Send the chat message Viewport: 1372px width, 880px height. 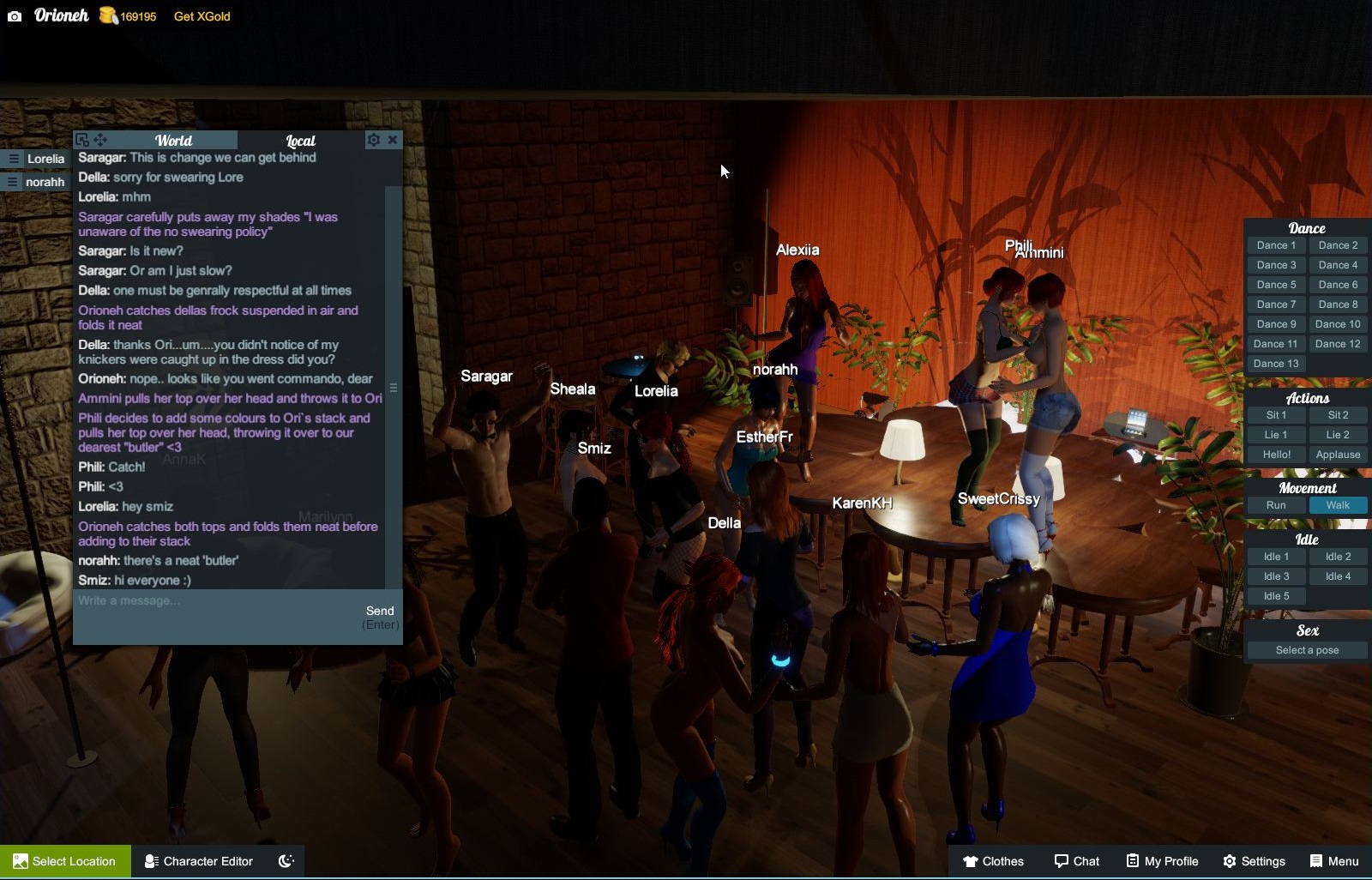tap(380, 612)
